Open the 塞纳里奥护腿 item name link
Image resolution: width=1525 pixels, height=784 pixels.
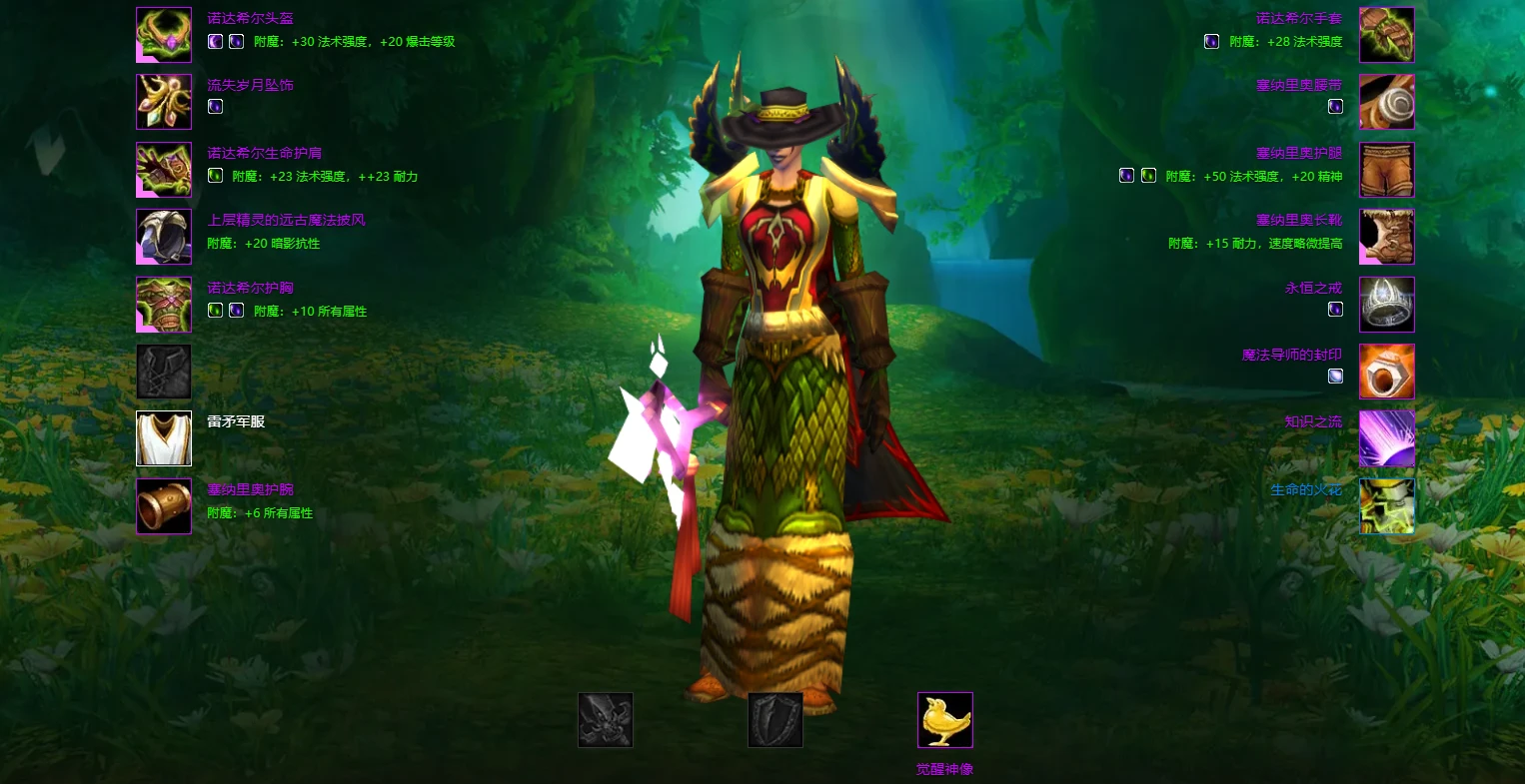pyautogui.click(x=1299, y=153)
